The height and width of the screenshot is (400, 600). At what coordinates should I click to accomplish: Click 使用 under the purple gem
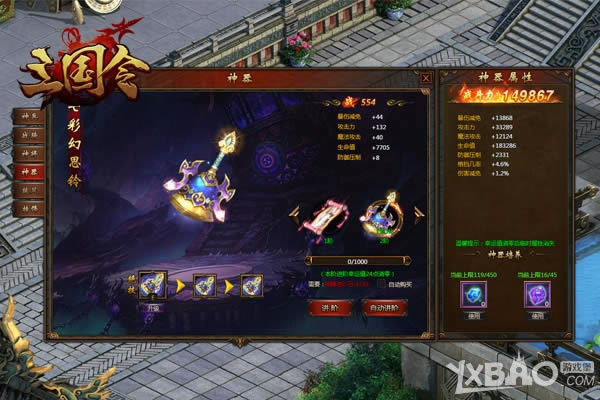537,315
